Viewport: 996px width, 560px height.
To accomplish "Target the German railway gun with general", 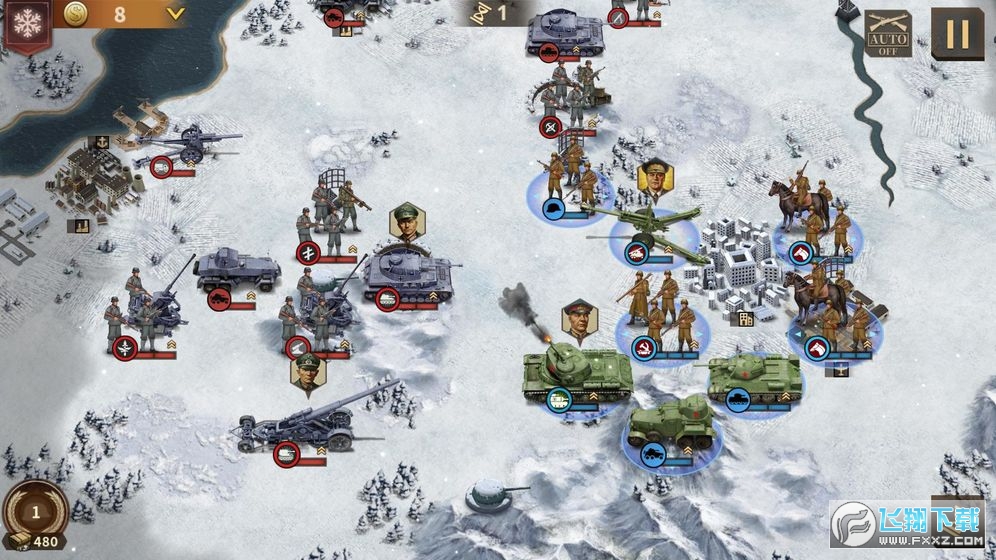I will coord(310,422).
